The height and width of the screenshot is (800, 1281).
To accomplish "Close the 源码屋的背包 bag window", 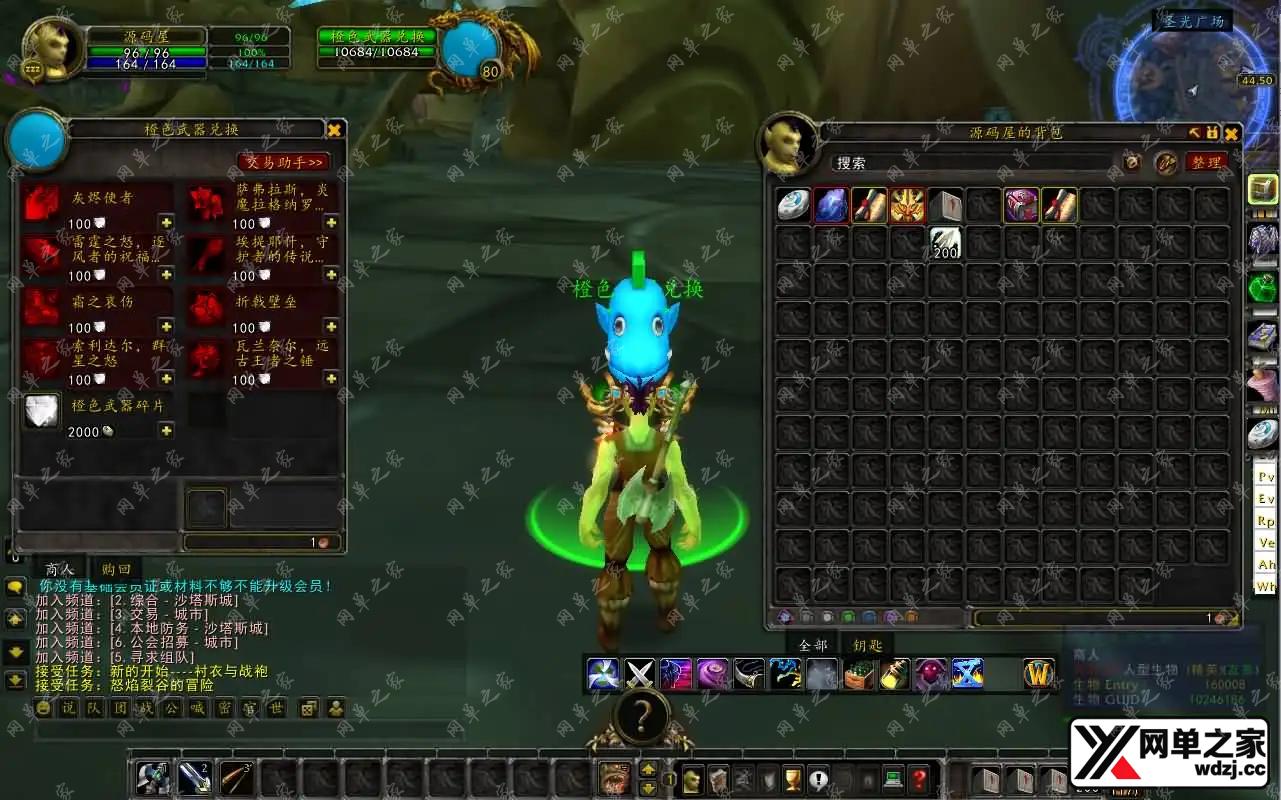I will click(x=1231, y=133).
